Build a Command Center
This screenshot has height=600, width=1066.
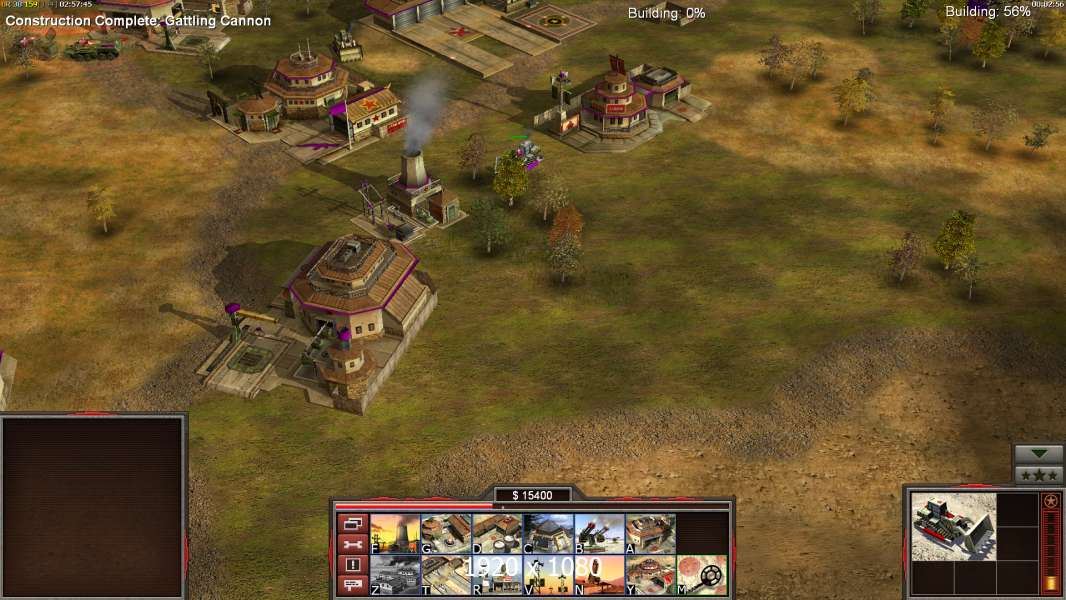pos(650,575)
